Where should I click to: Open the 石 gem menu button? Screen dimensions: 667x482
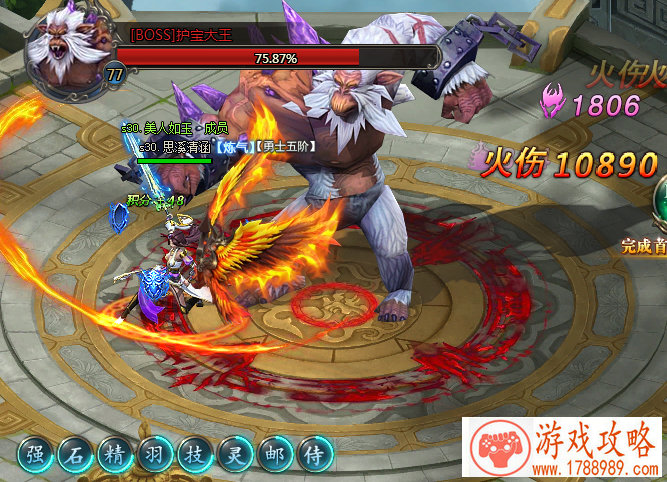[75, 456]
